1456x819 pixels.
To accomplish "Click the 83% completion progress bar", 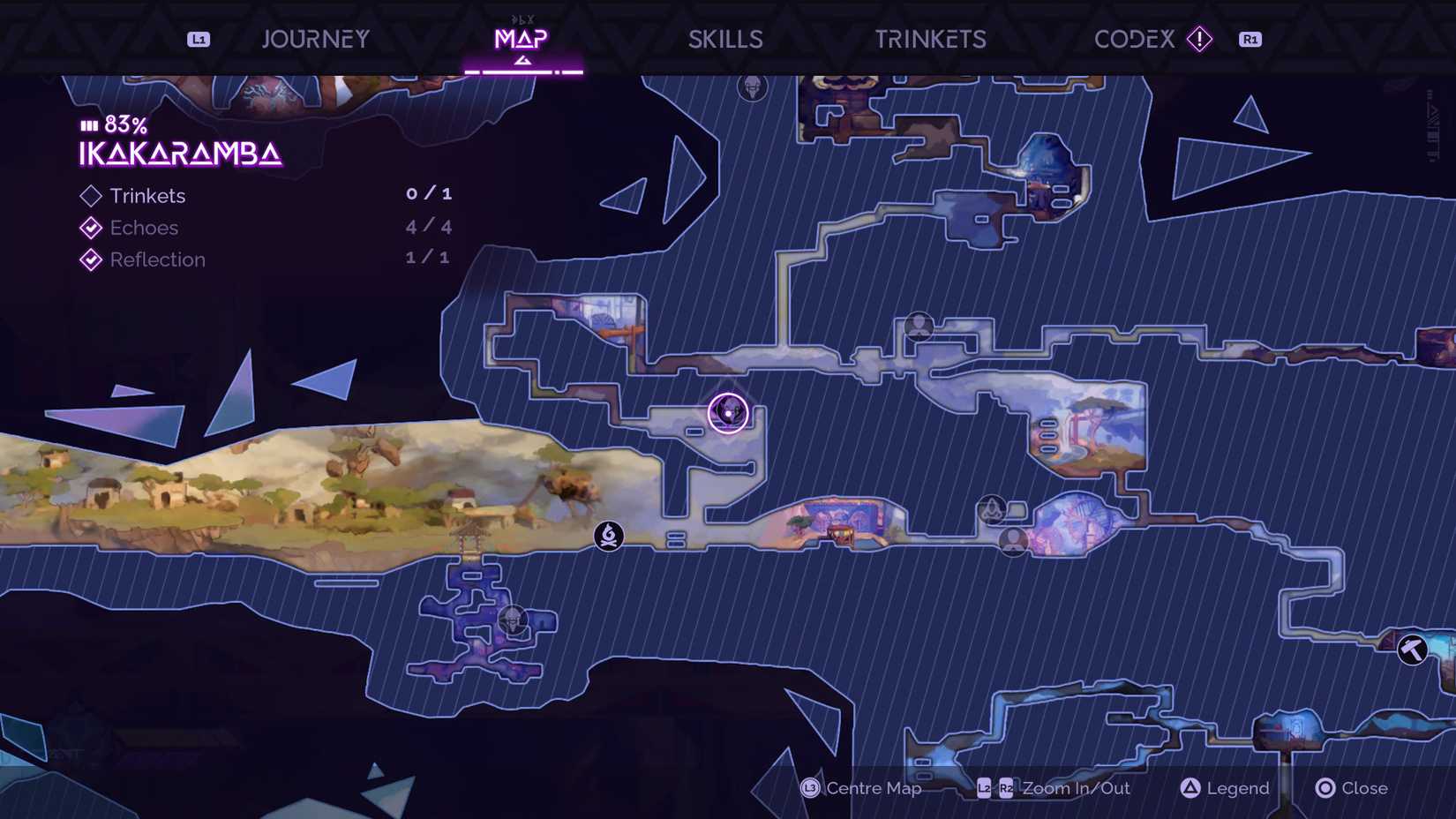I will click(x=87, y=124).
